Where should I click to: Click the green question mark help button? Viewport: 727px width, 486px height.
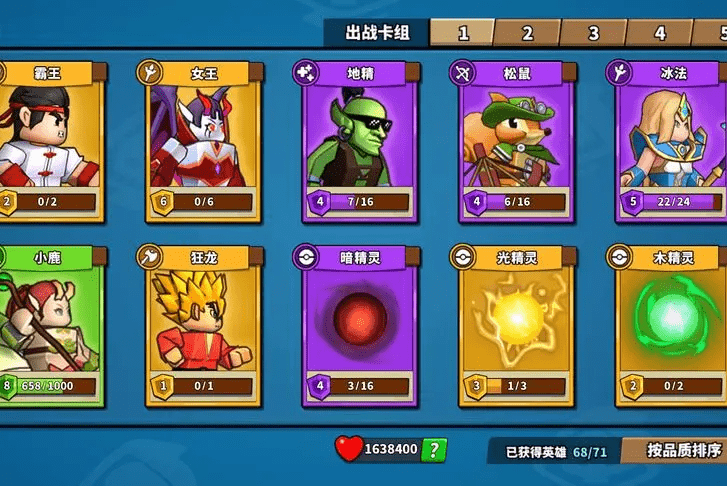433,450
